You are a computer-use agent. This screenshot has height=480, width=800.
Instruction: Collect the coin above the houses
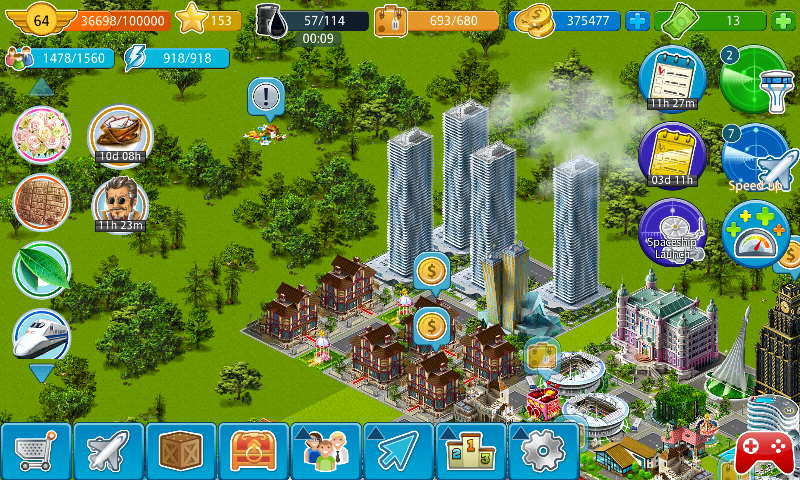coord(431,270)
